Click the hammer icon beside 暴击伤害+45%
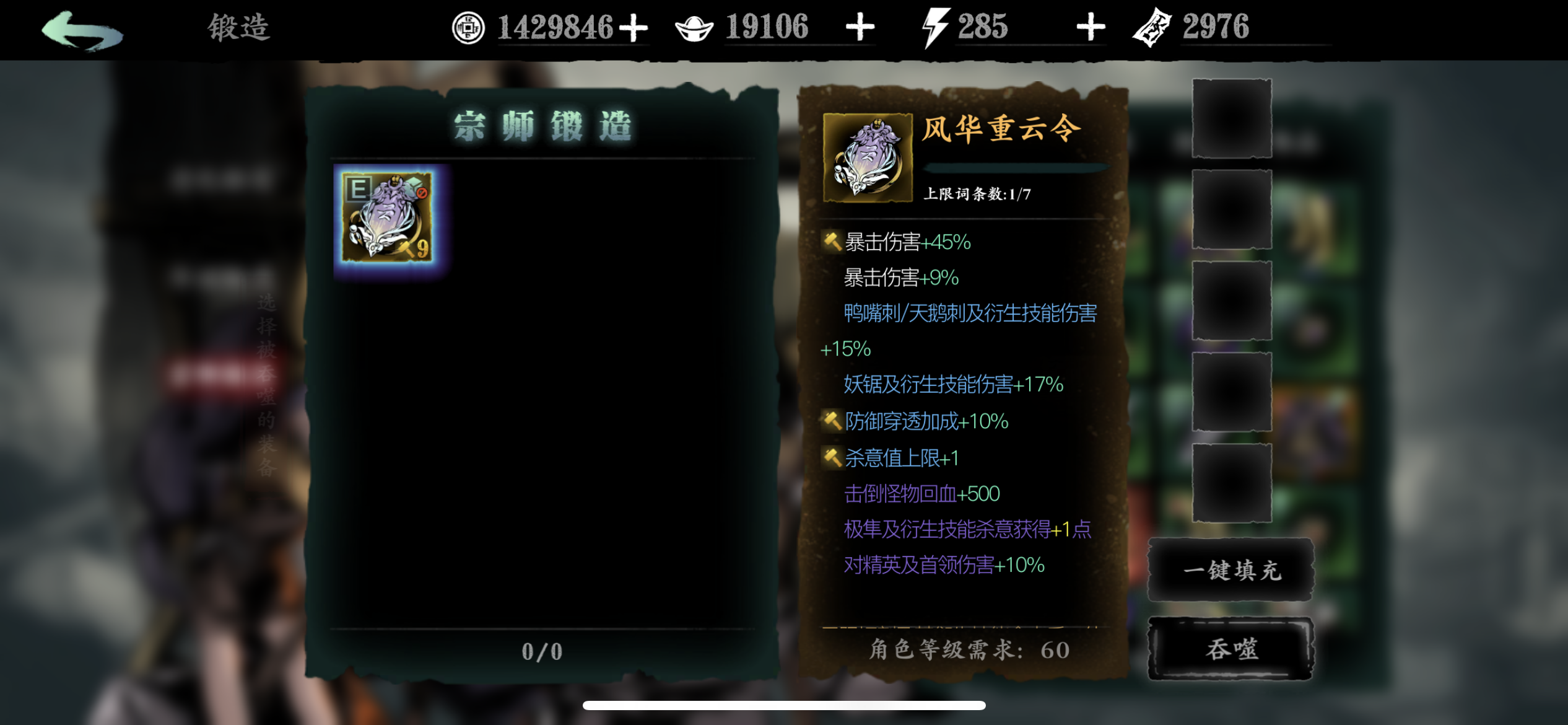The height and width of the screenshot is (725, 1568). (833, 242)
